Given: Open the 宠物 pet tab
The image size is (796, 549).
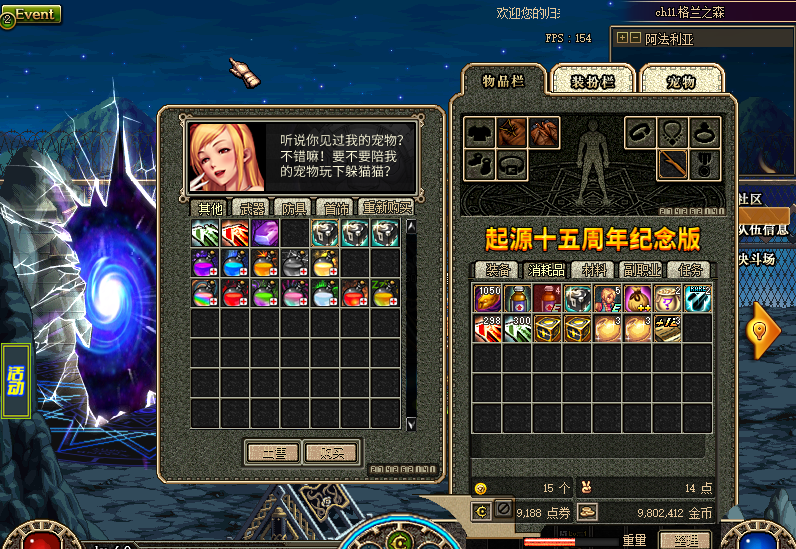Looking at the screenshot, I should (x=680, y=82).
